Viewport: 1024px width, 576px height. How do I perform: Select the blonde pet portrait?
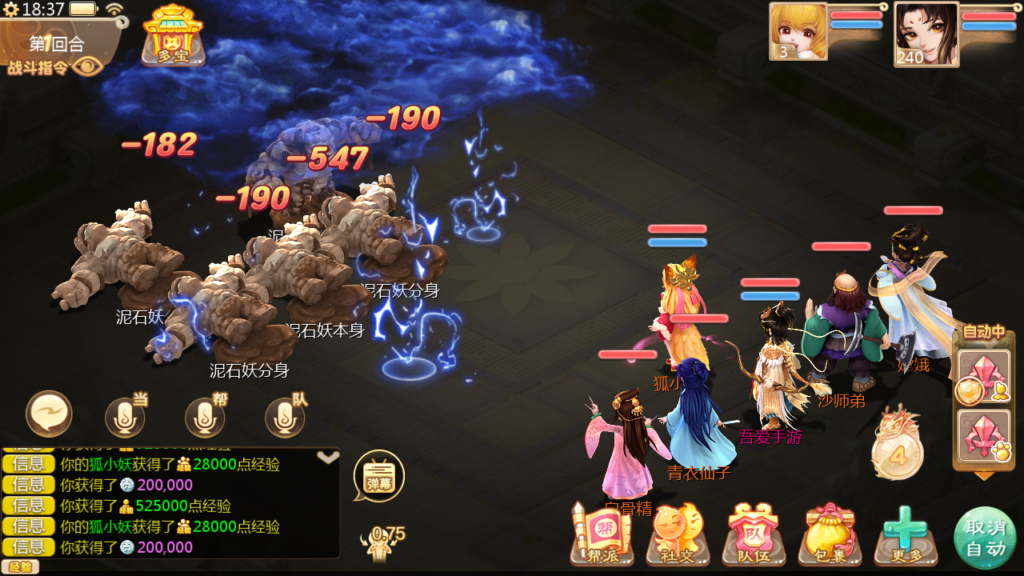pos(798,31)
